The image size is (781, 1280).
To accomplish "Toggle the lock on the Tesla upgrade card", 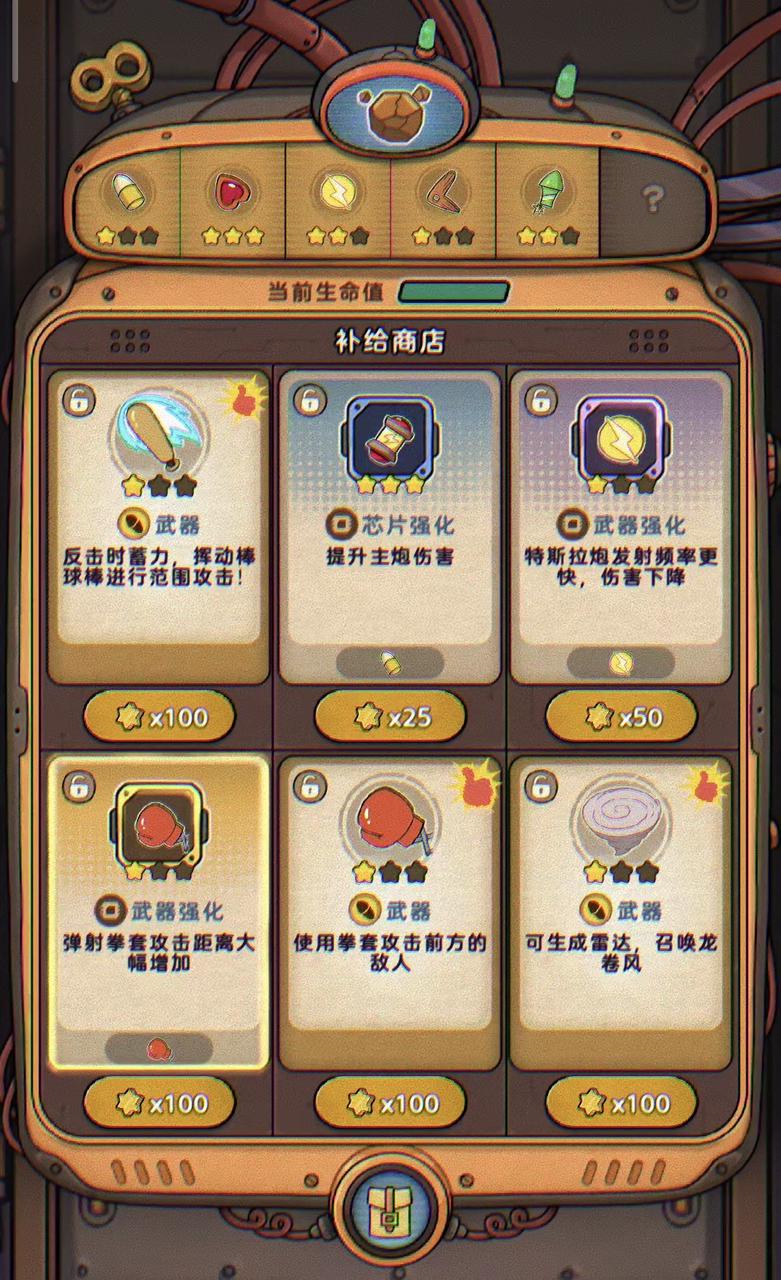I will pos(540,400).
